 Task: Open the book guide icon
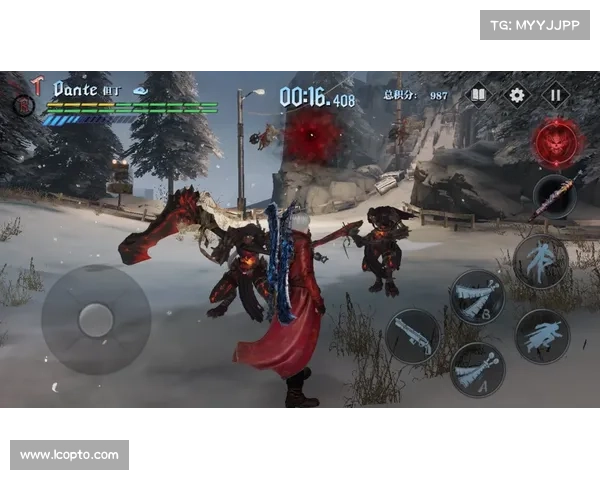coord(479,96)
